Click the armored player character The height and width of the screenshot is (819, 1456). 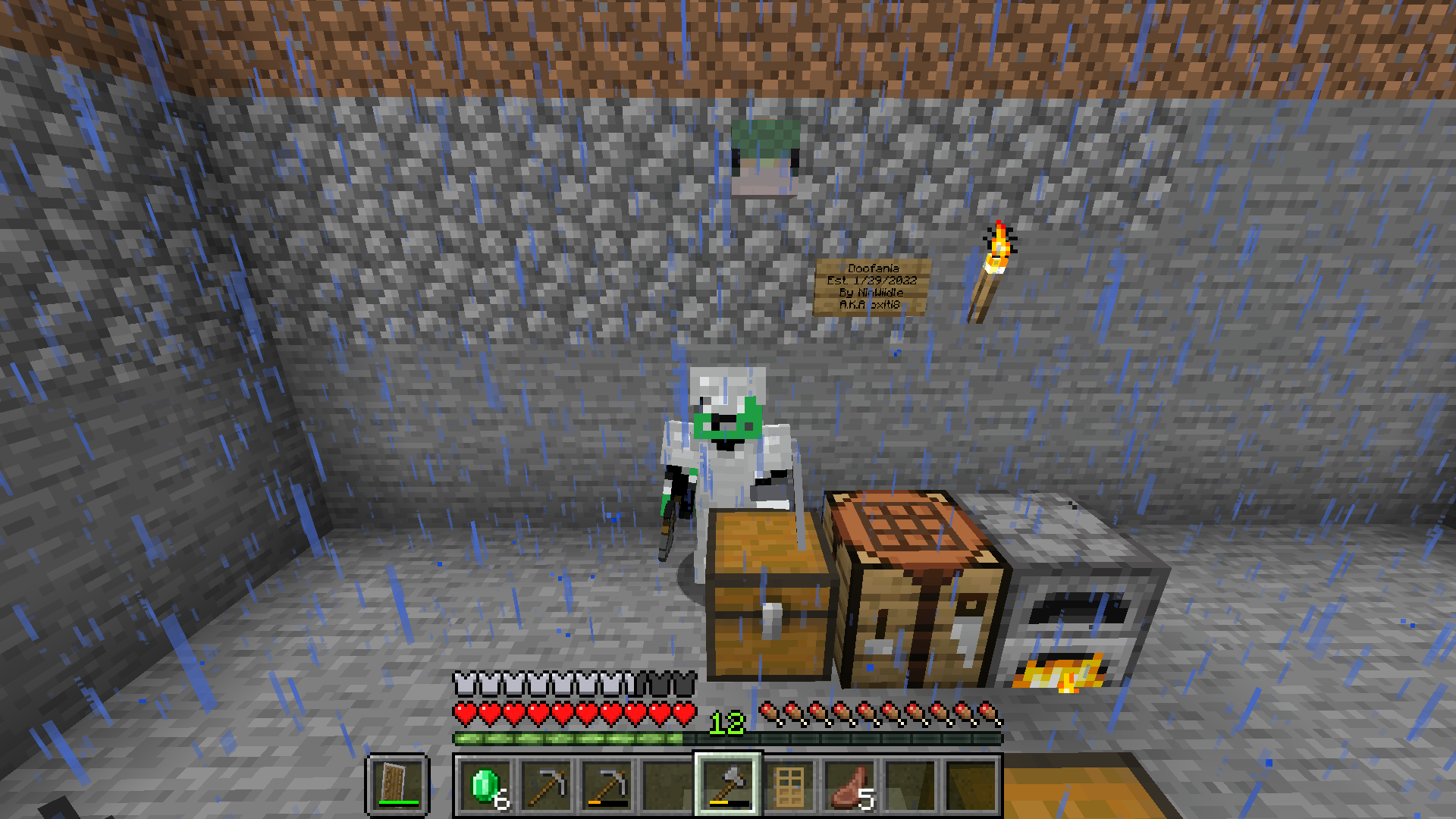point(728,440)
